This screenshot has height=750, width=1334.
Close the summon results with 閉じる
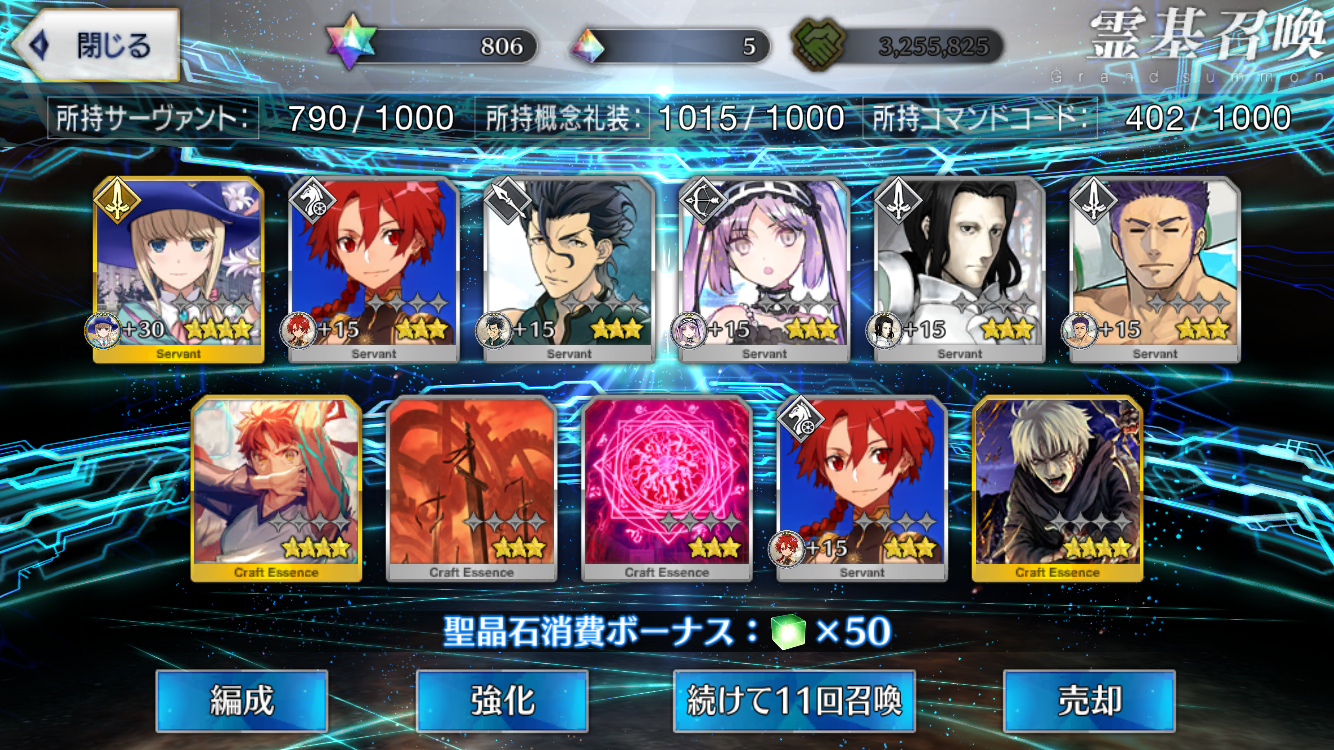[96, 46]
